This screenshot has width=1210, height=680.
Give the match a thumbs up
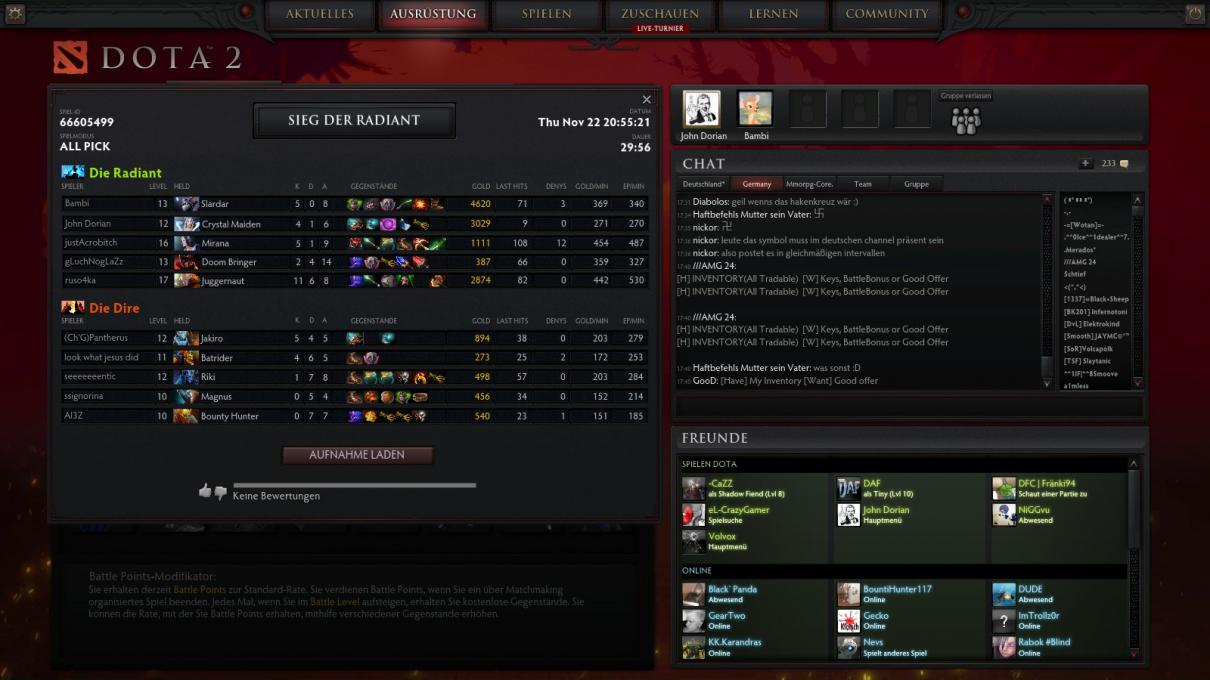click(205, 491)
